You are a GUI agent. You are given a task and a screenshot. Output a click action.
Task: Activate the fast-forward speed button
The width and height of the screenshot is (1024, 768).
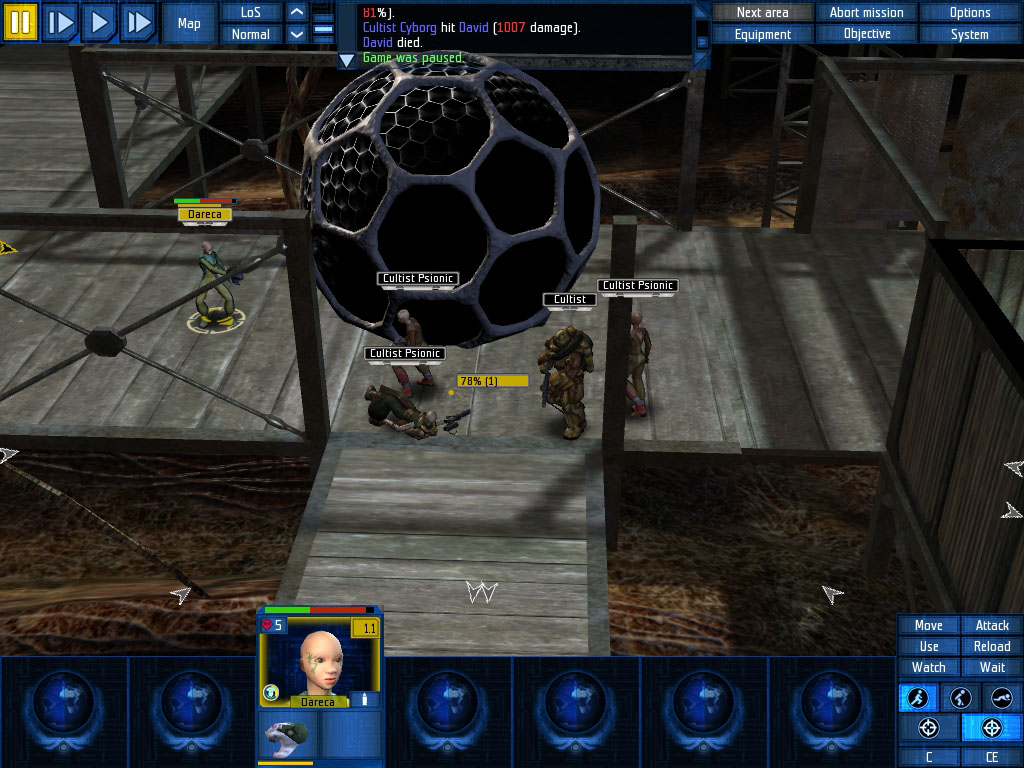tap(138, 22)
